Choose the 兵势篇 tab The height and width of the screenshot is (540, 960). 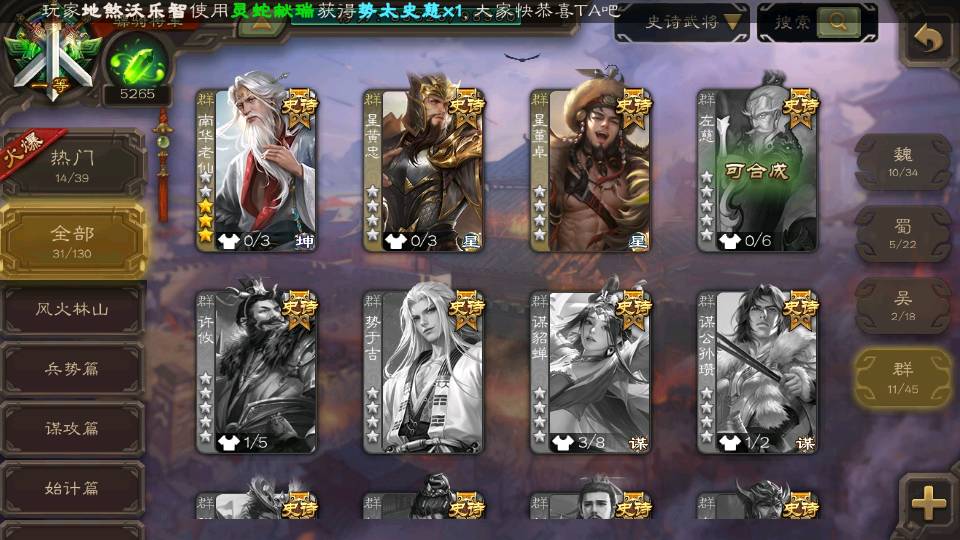[x=72, y=369]
